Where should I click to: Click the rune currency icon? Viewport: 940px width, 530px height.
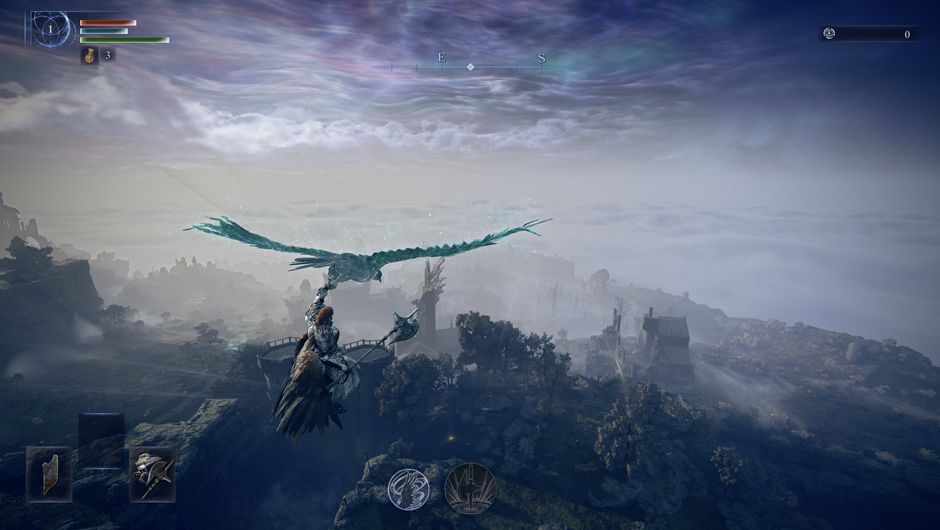(829, 34)
